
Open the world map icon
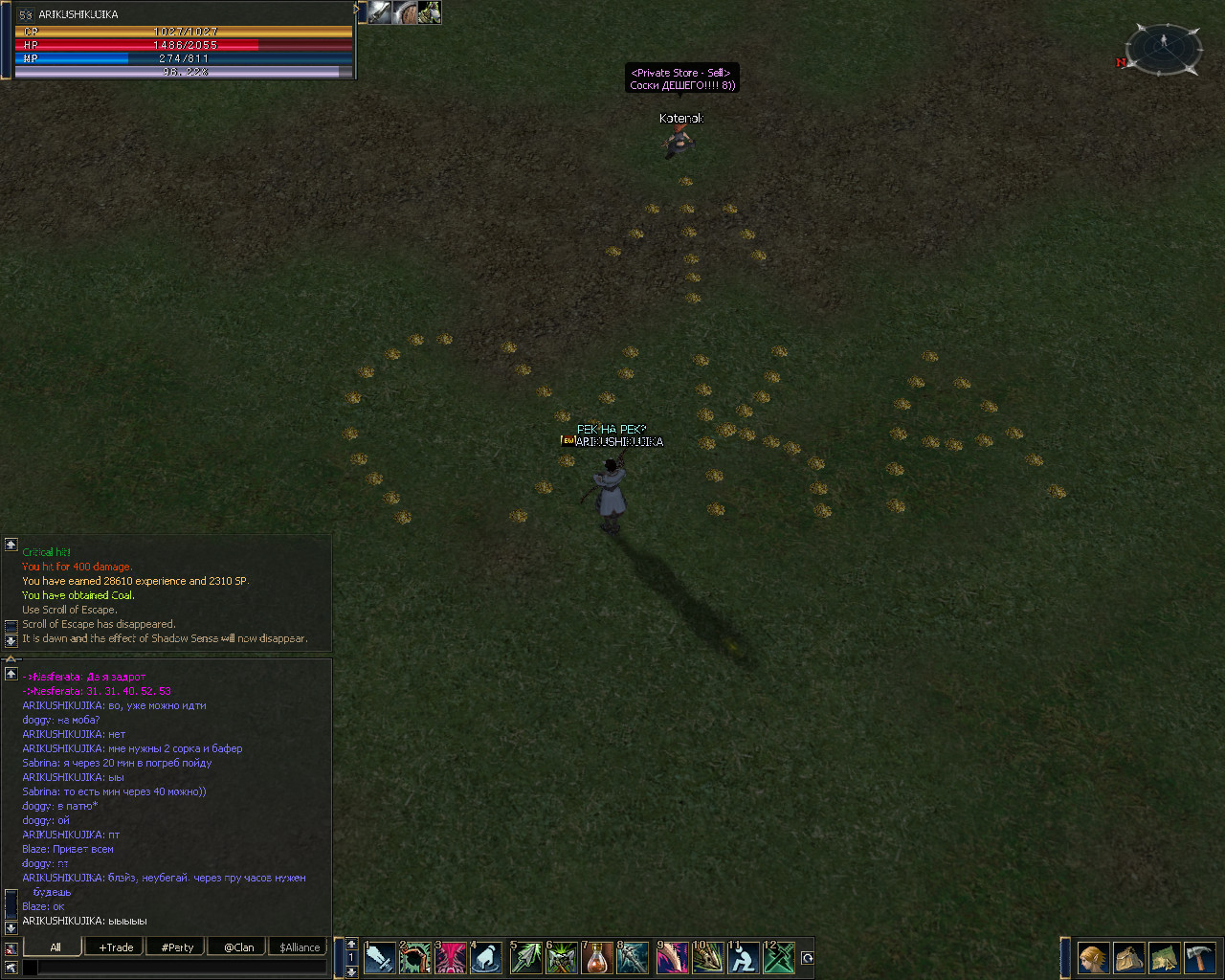point(1164,958)
